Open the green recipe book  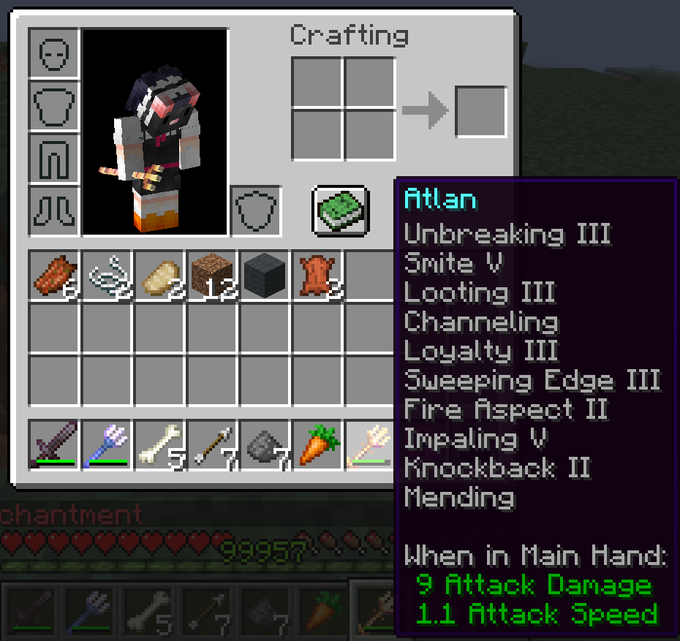tap(341, 209)
